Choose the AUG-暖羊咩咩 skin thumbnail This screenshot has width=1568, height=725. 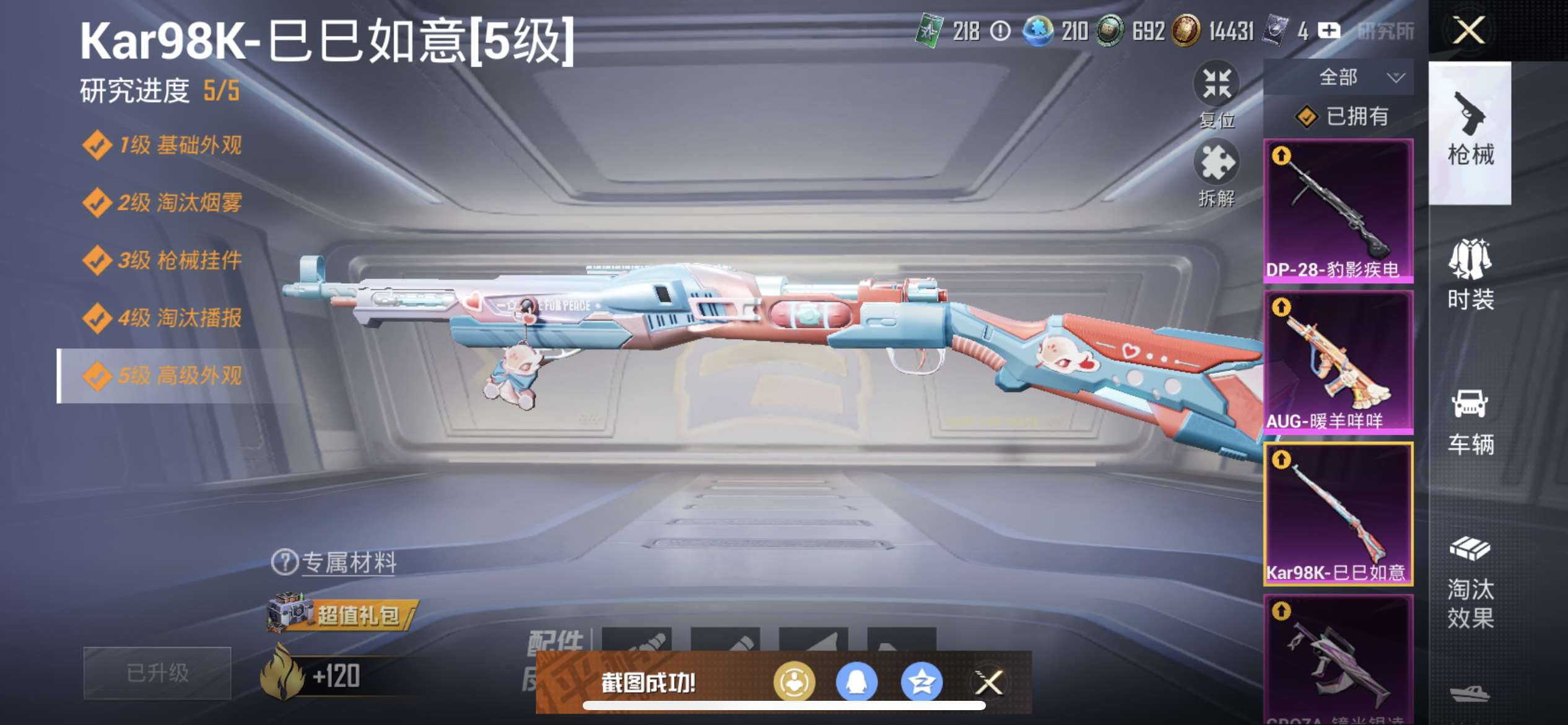pos(1338,362)
